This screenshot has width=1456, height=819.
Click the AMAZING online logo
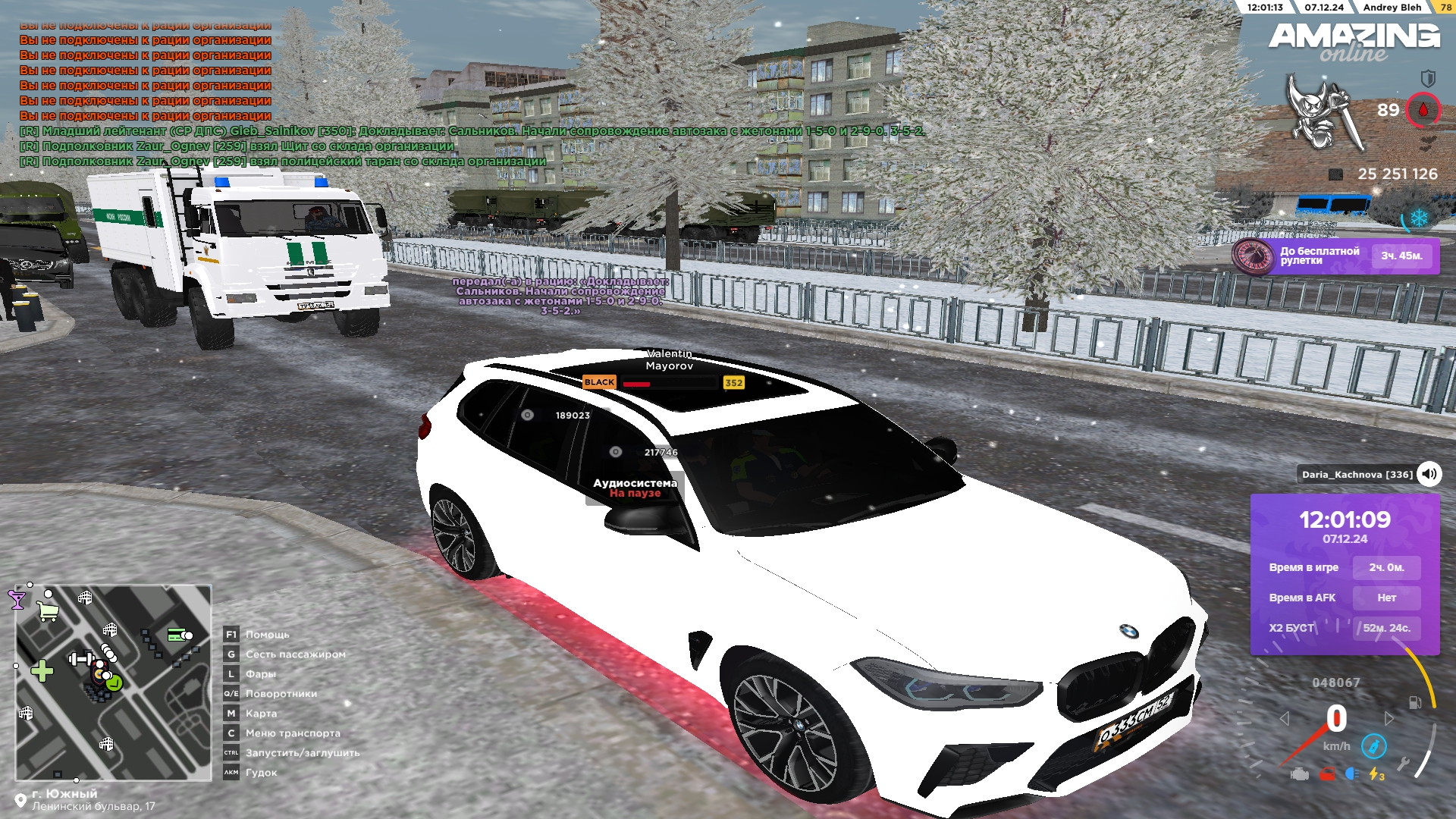click(x=1354, y=42)
